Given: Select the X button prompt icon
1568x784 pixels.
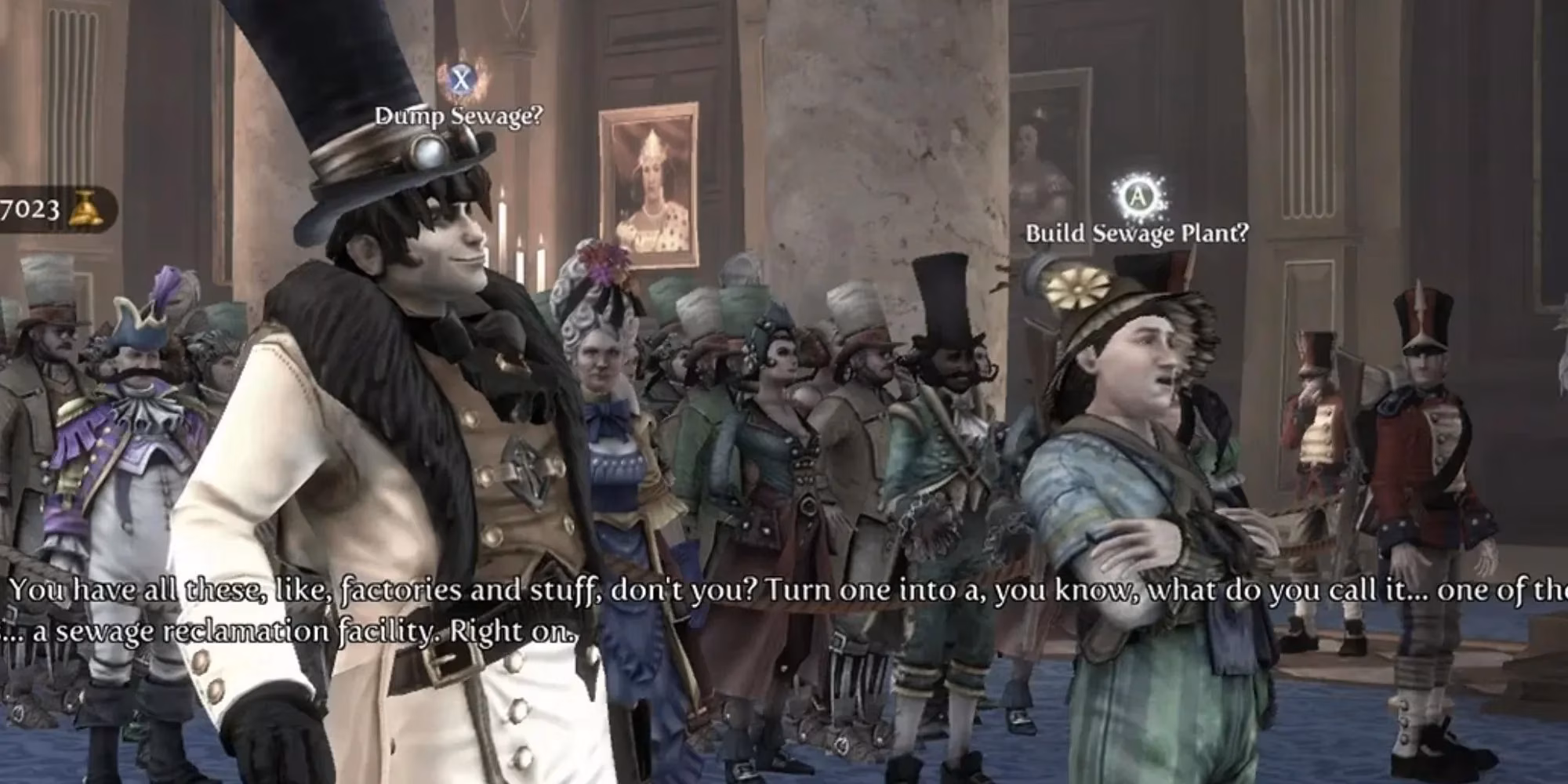Looking at the screenshot, I should pos(463,78).
